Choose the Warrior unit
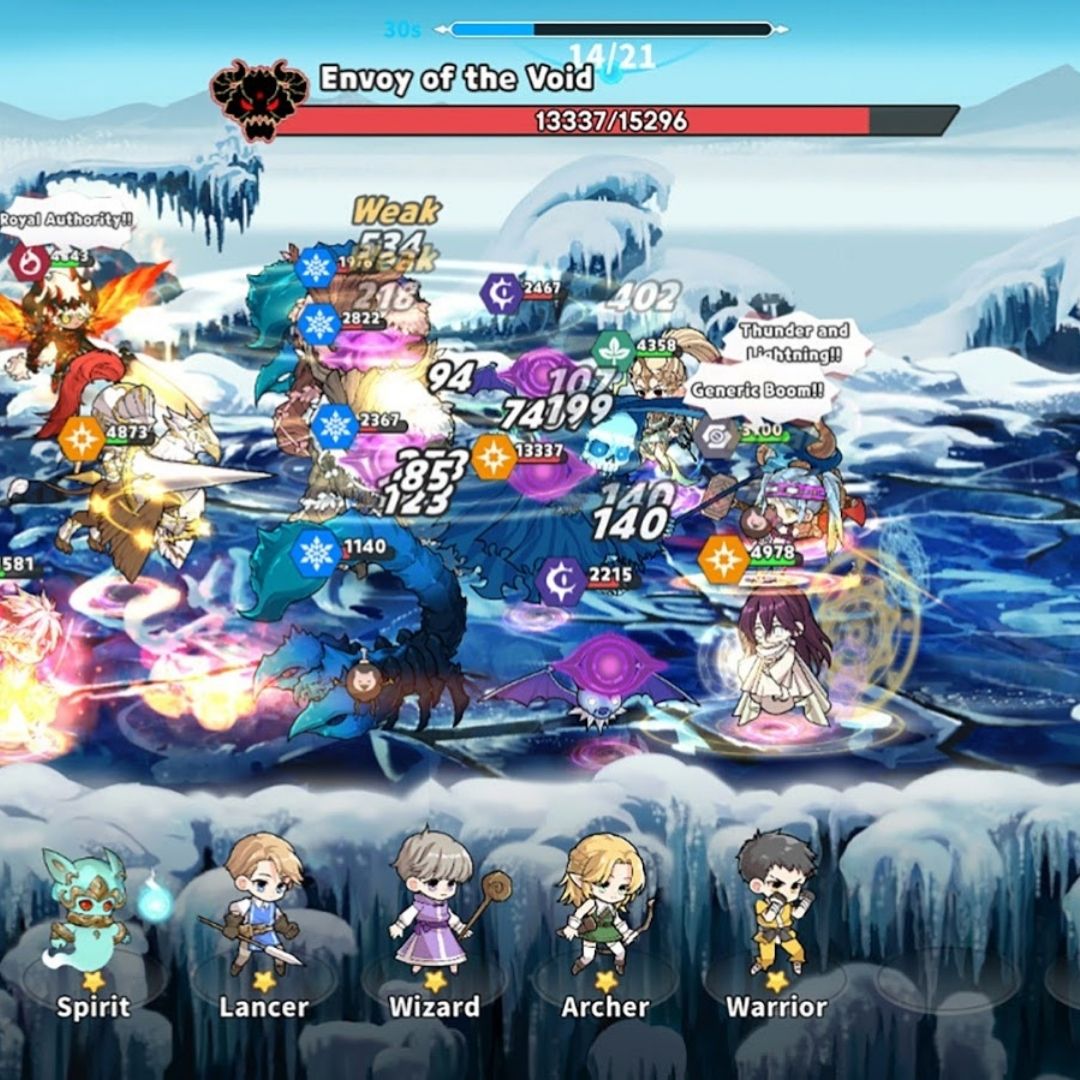Image resolution: width=1080 pixels, height=1080 pixels. [775, 925]
